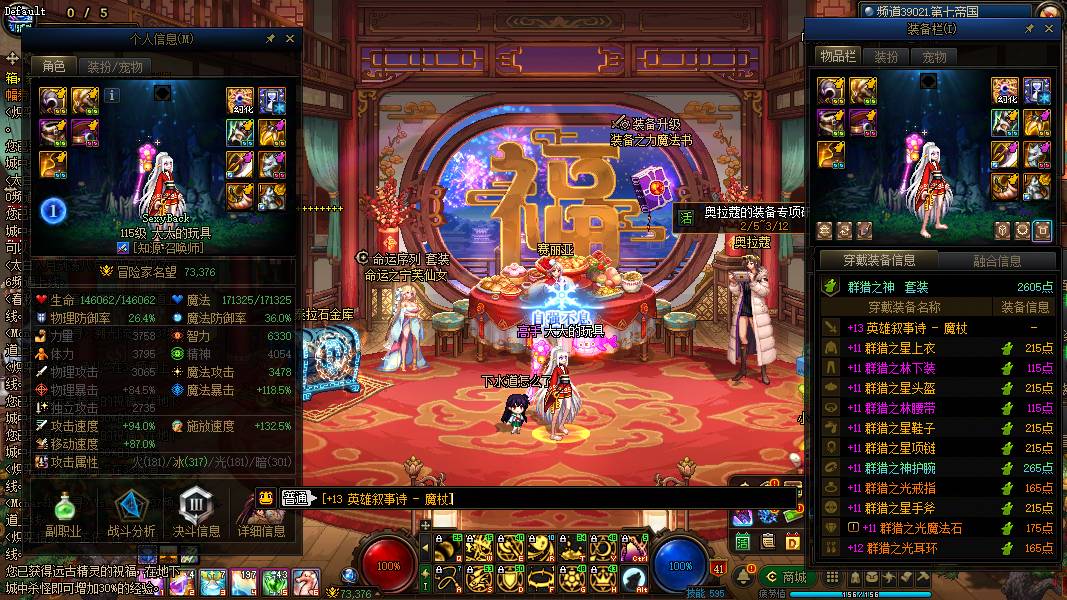
Task: Click the 幻化 slot in equipment window
Action: click(1004, 92)
